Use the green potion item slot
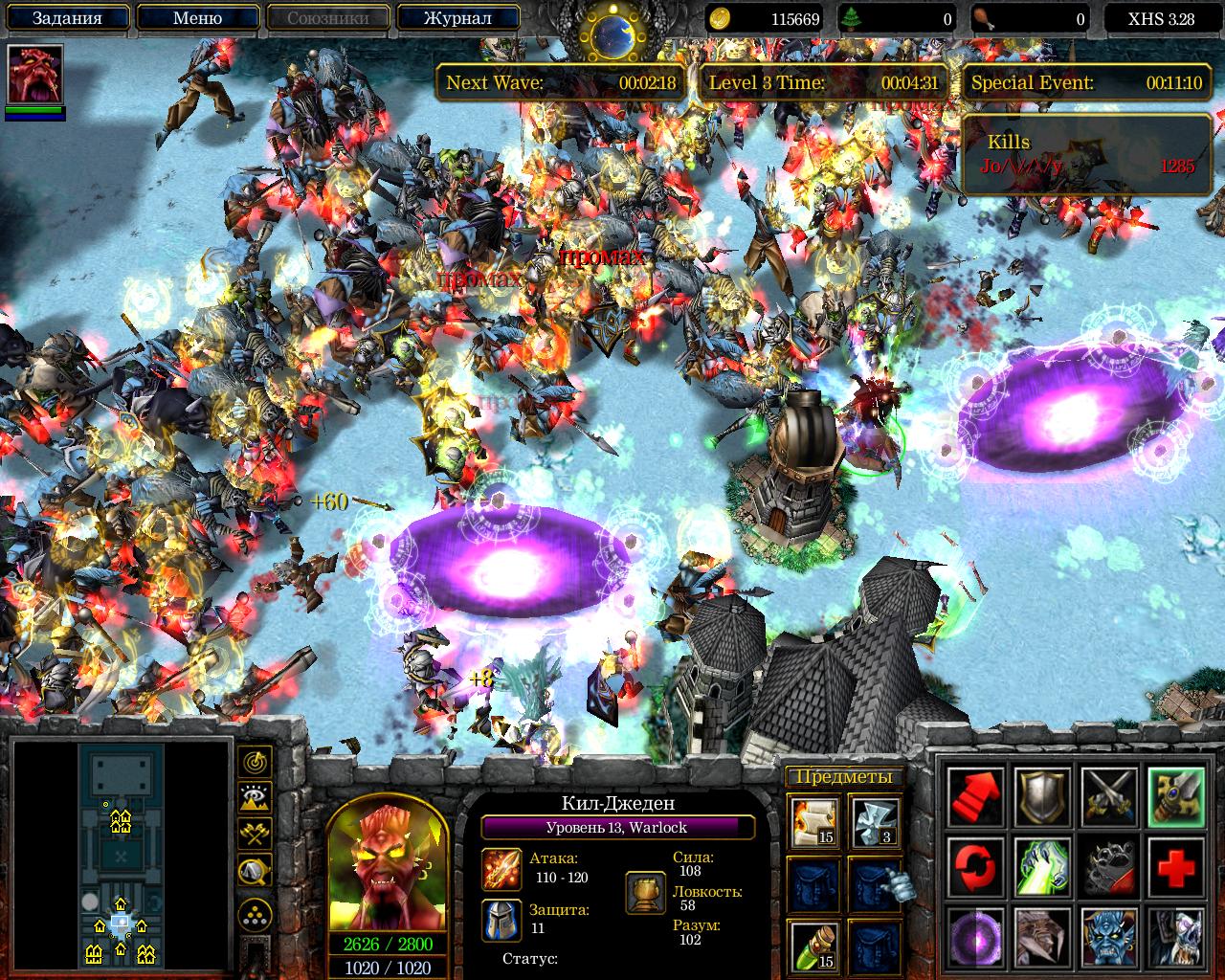Screen dimensions: 1225x980 pos(813,945)
